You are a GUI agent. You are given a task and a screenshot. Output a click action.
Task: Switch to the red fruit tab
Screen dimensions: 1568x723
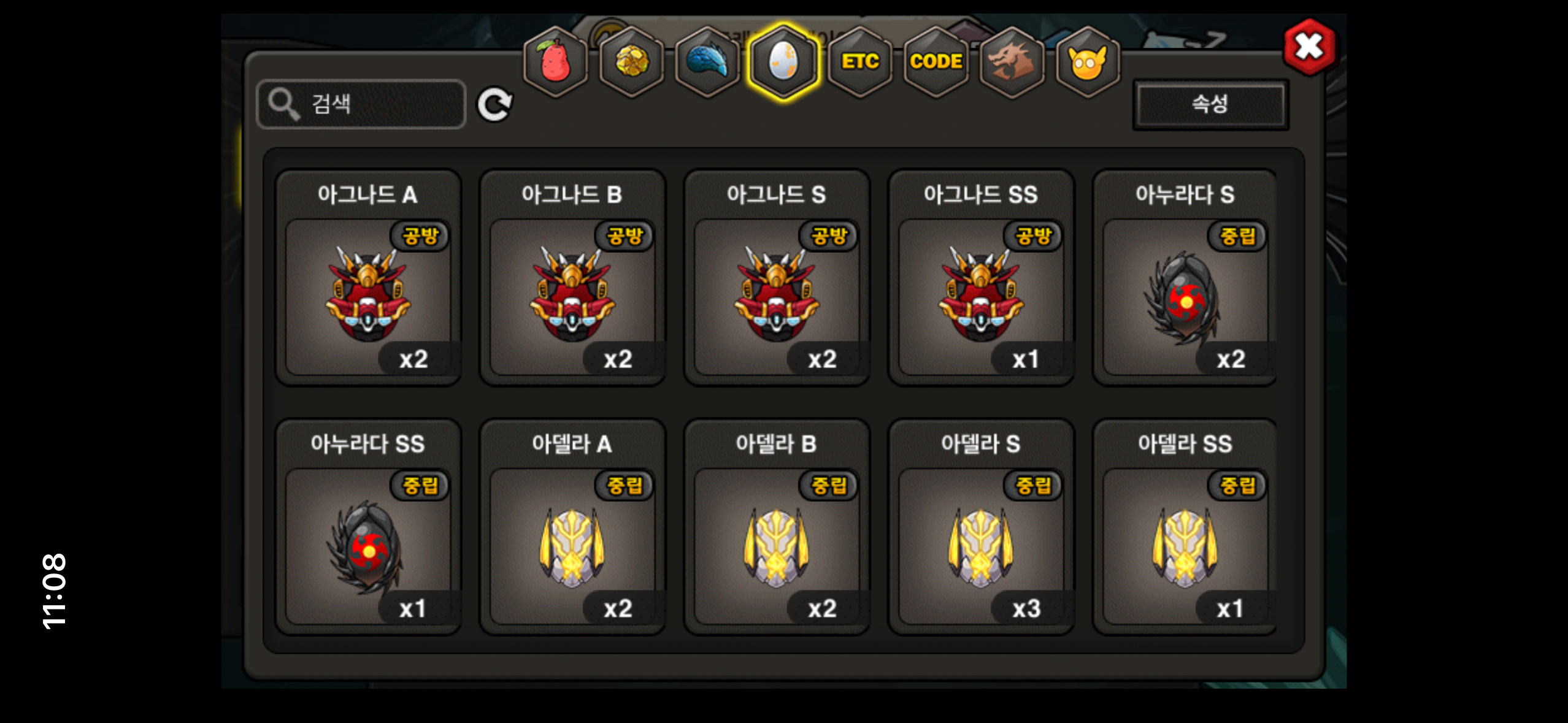tap(555, 61)
